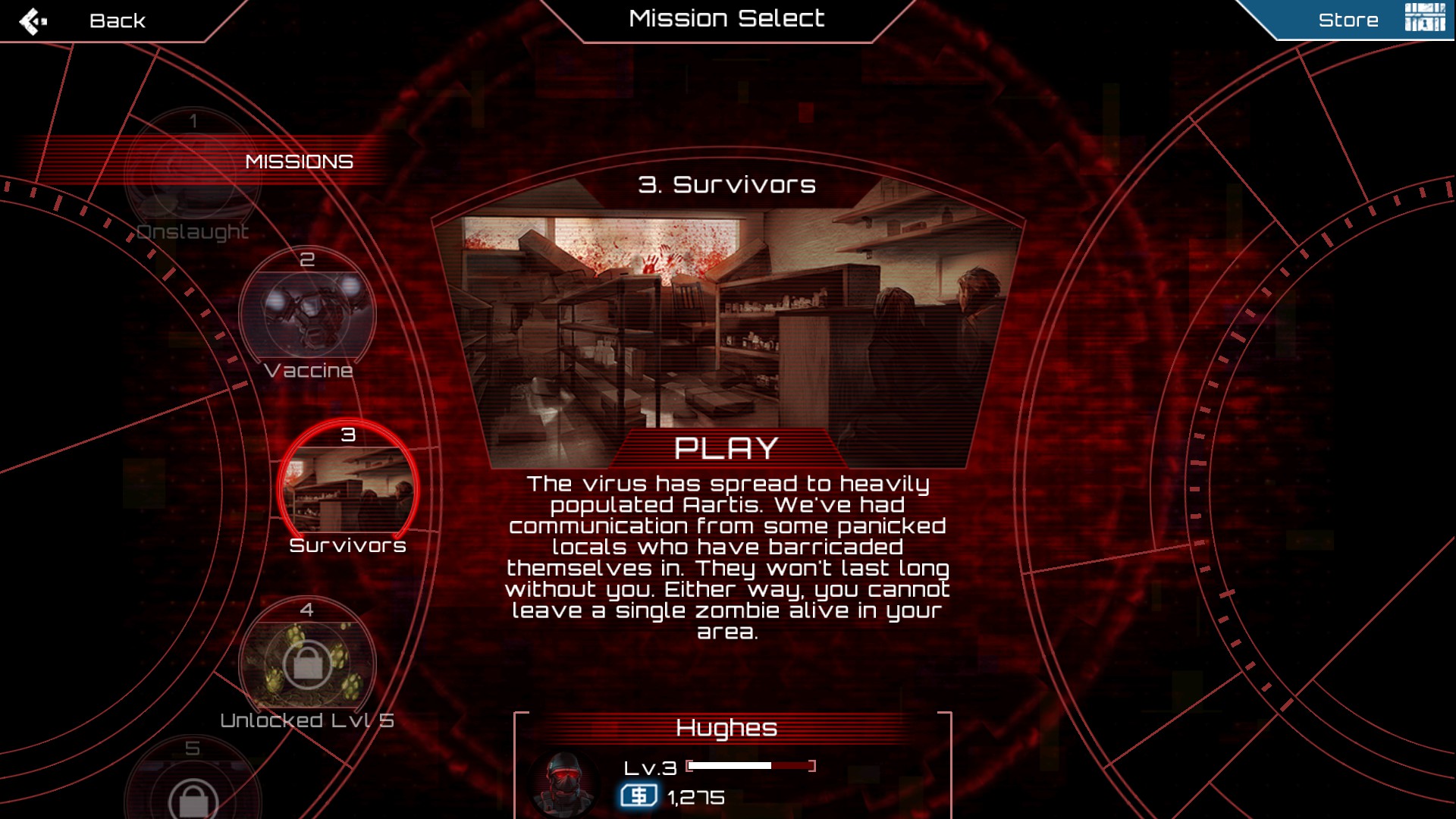The image size is (1456, 819).
Task: Click the Back arrow icon
Action: (32, 19)
